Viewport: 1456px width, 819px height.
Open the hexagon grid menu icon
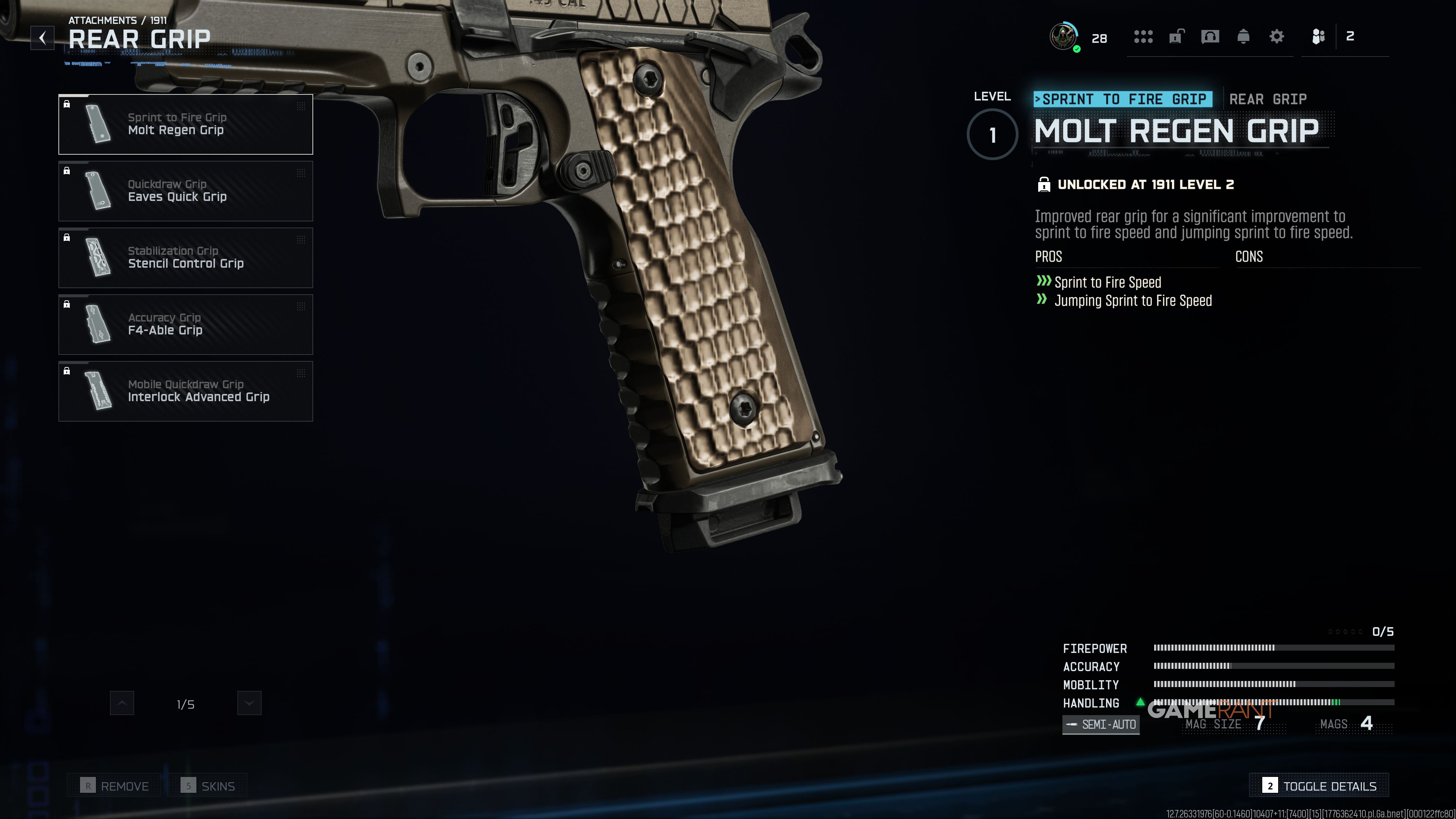1143,37
